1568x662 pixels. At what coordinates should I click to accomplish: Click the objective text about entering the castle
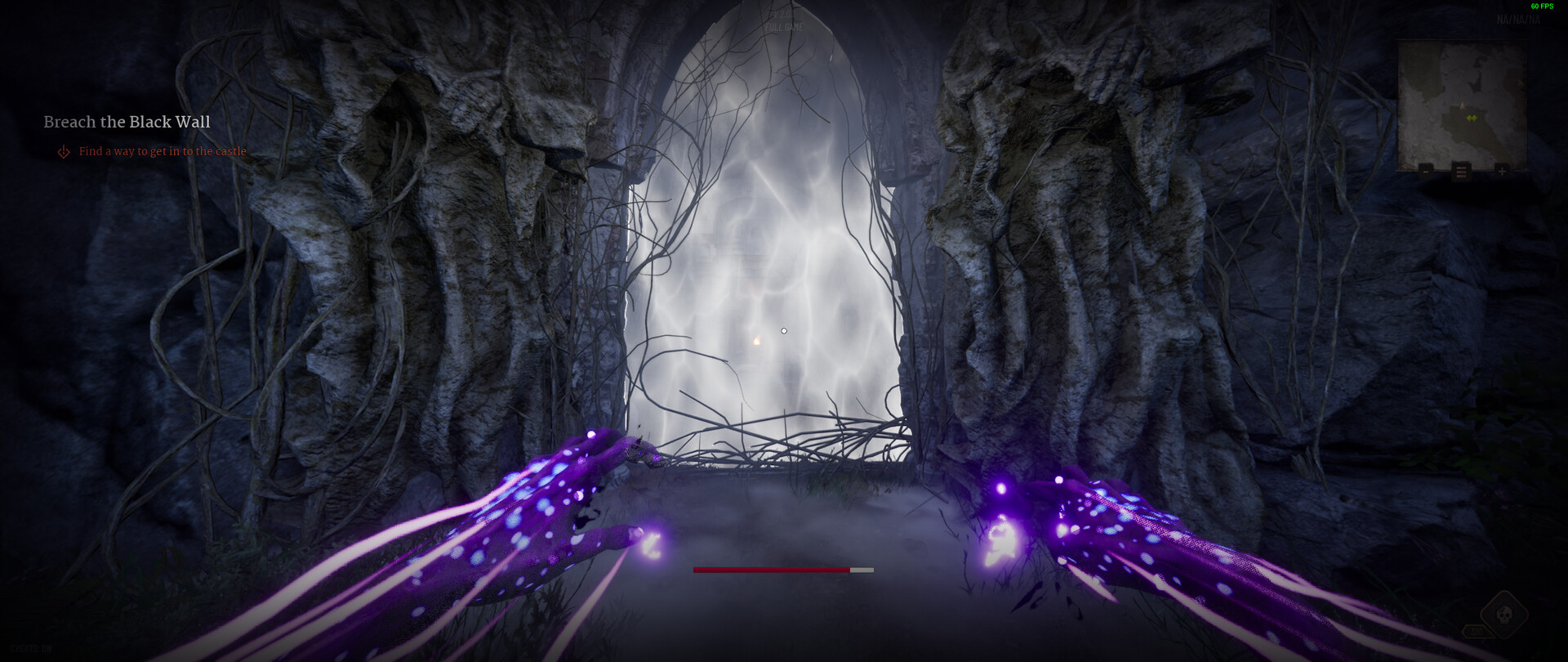163,151
